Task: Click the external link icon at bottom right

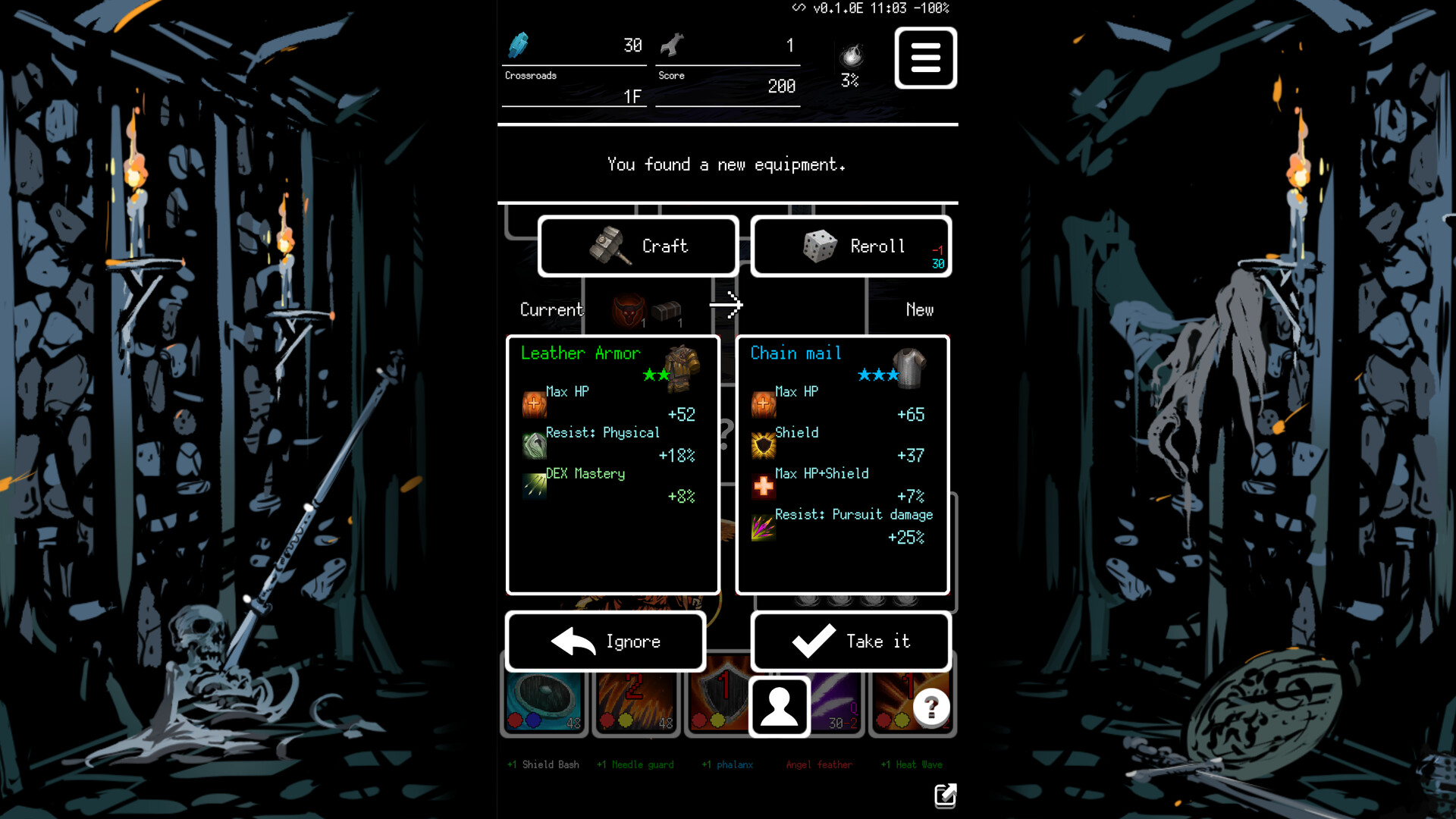Action: 944,796
